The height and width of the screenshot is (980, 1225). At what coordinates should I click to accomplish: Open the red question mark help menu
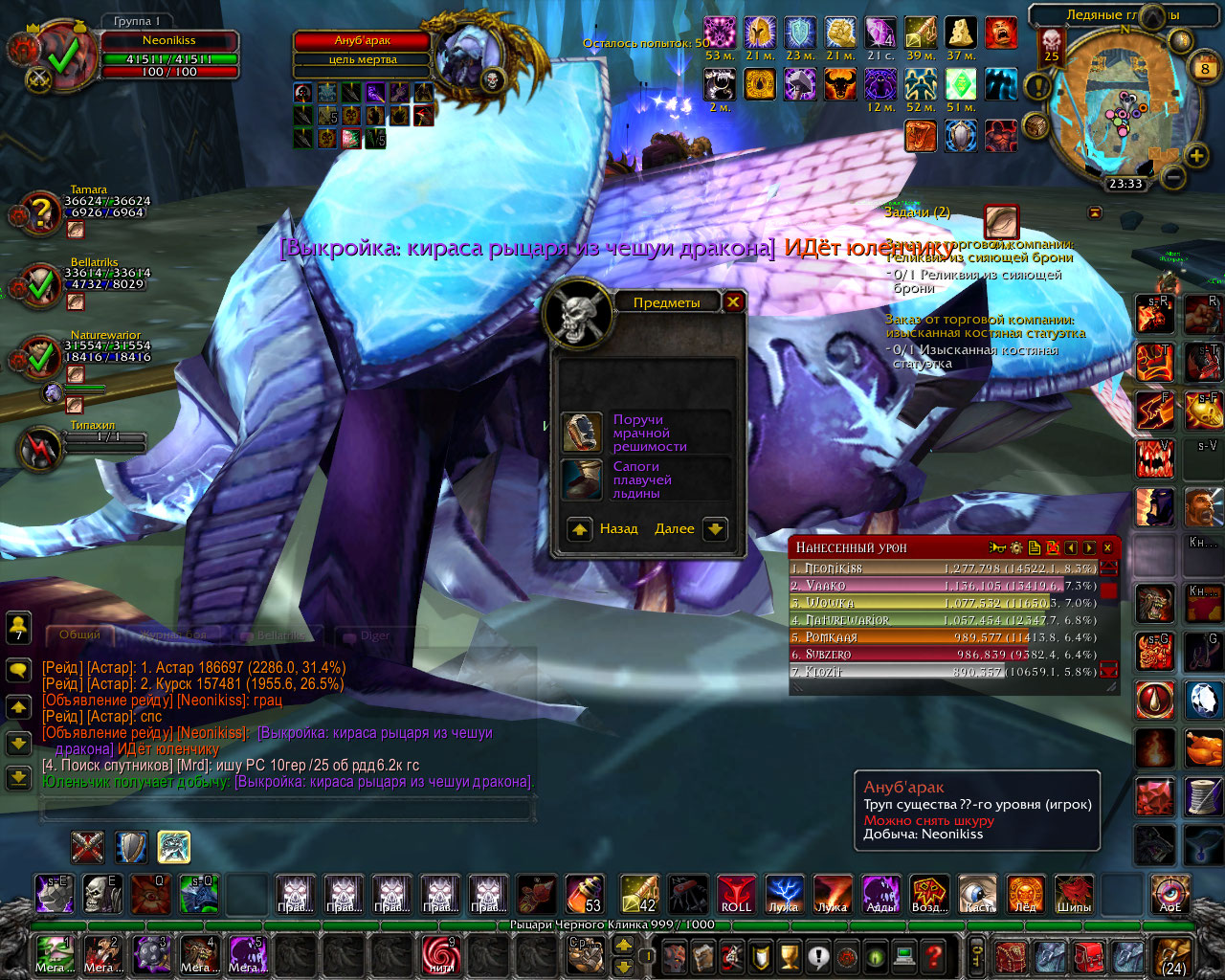(935, 955)
